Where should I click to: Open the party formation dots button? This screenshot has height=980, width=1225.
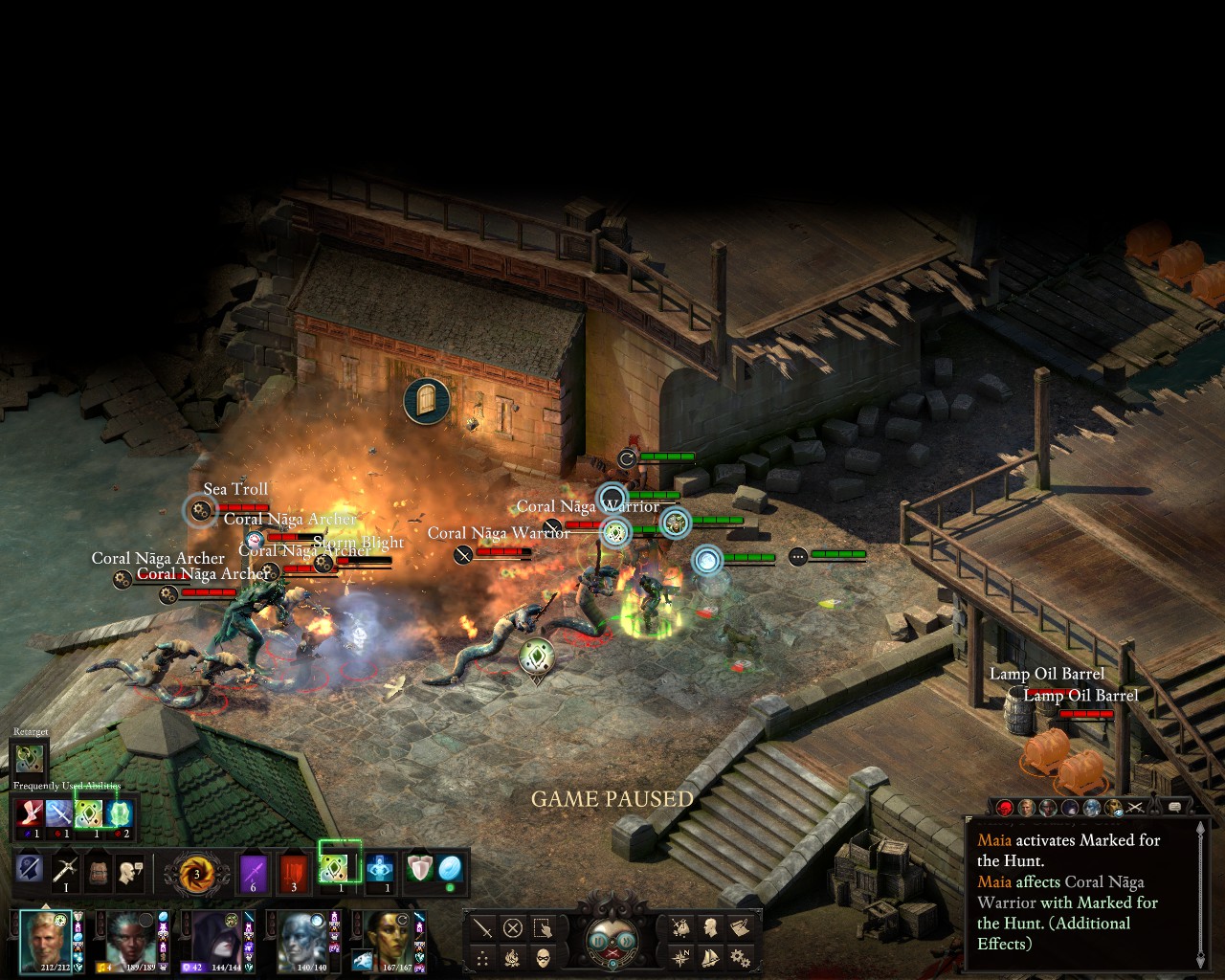point(483,957)
